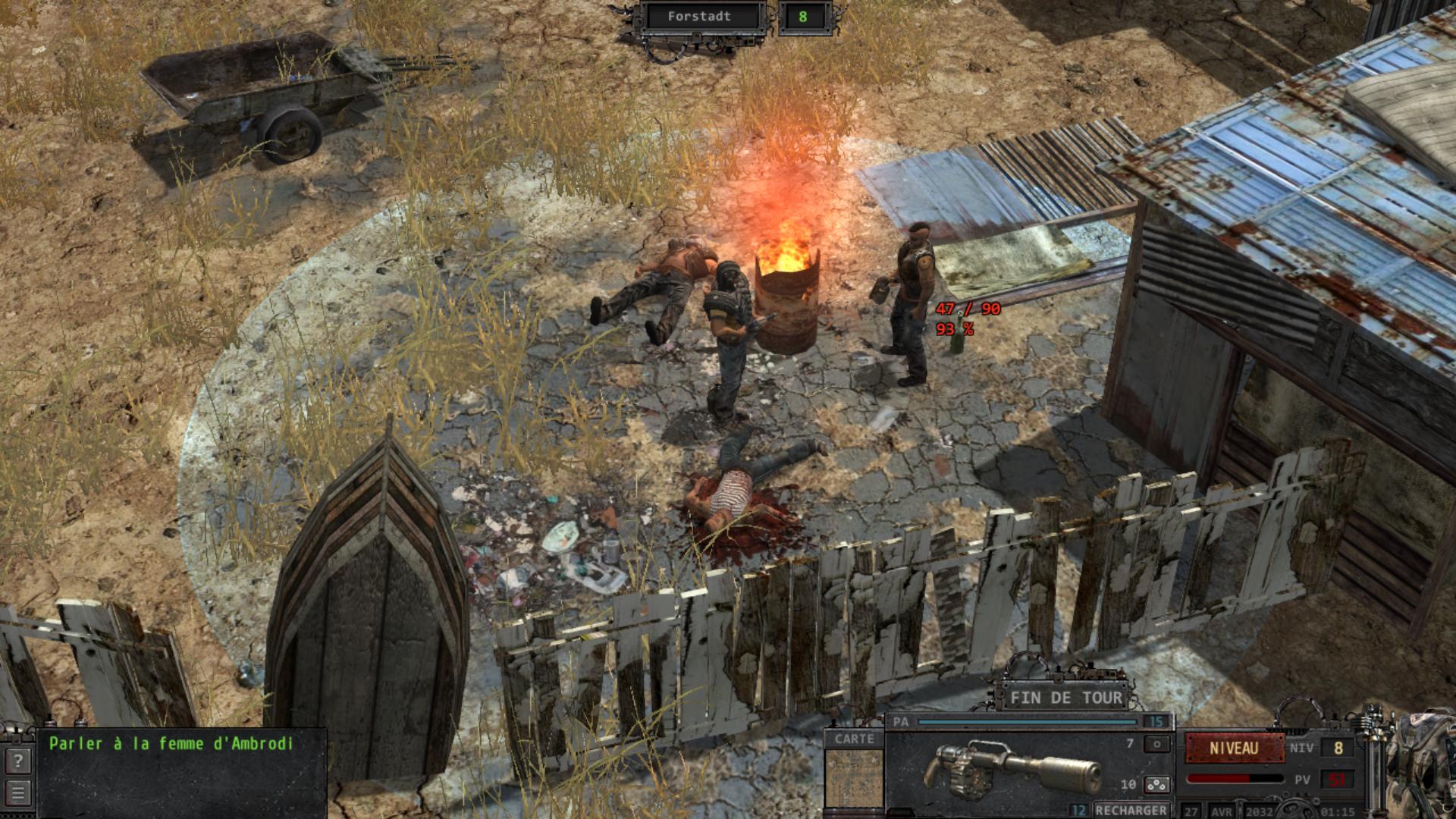Click the equipped grenade launcher weapon slot
This screenshot has width=1456, height=819.
1012,770
